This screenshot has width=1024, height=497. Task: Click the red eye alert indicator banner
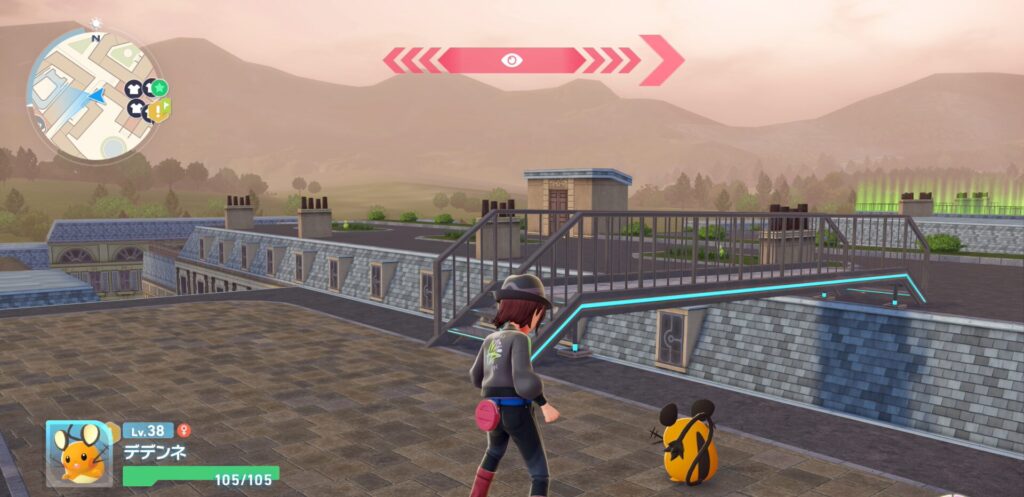point(511,60)
